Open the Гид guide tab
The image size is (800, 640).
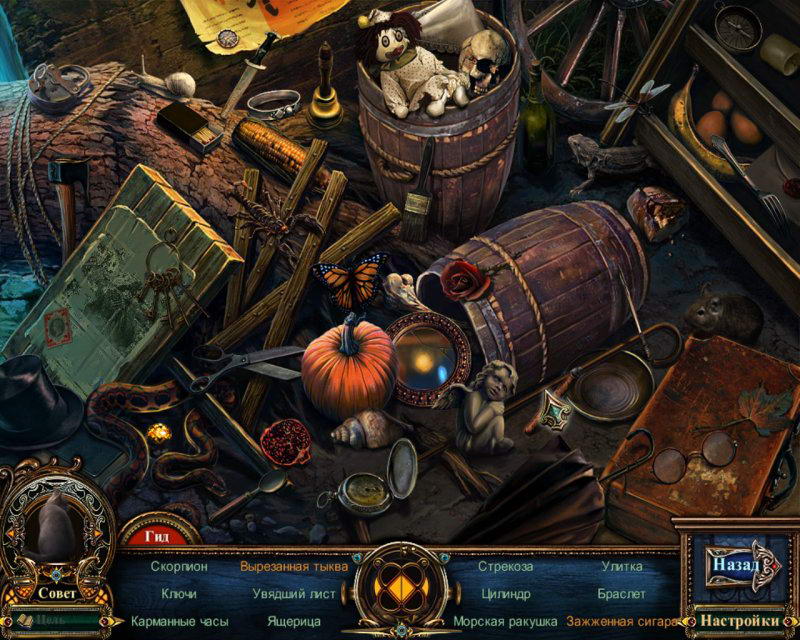158,537
